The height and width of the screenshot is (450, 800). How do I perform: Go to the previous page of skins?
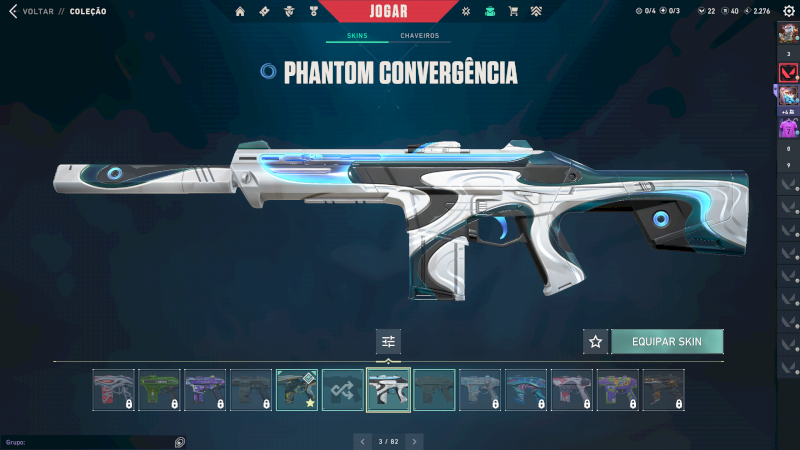pyautogui.click(x=362, y=440)
